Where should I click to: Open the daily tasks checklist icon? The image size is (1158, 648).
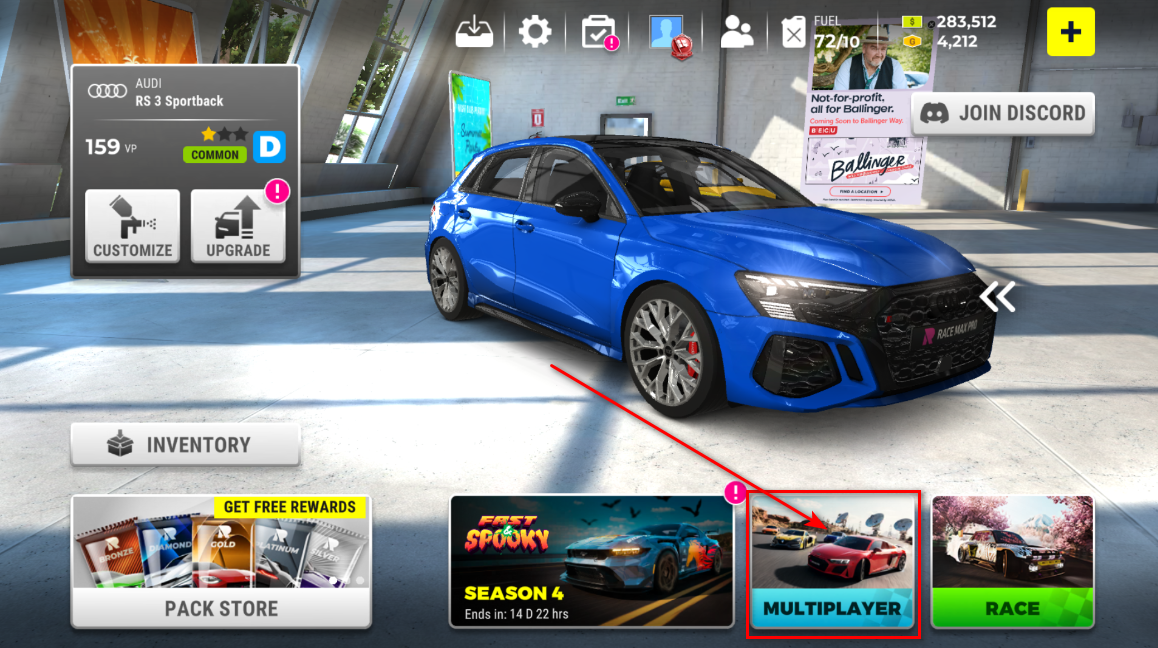pos(600,32)
